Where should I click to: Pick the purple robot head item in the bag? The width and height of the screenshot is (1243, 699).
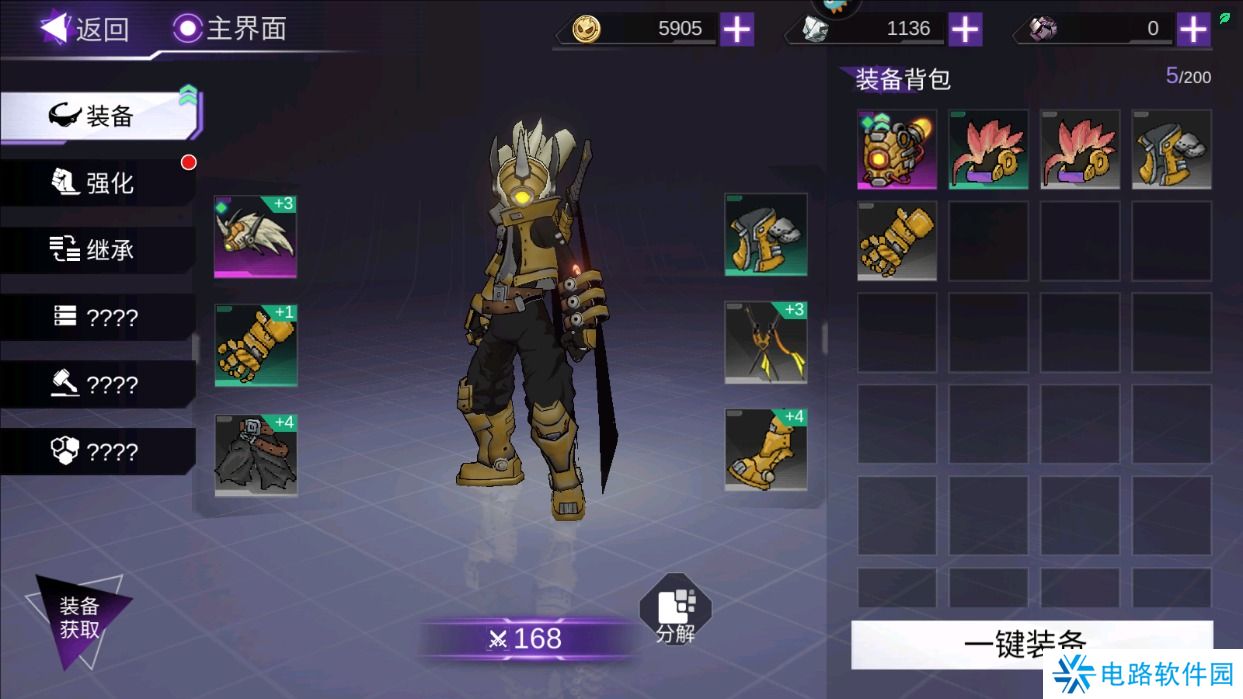[x=897, y=149]
